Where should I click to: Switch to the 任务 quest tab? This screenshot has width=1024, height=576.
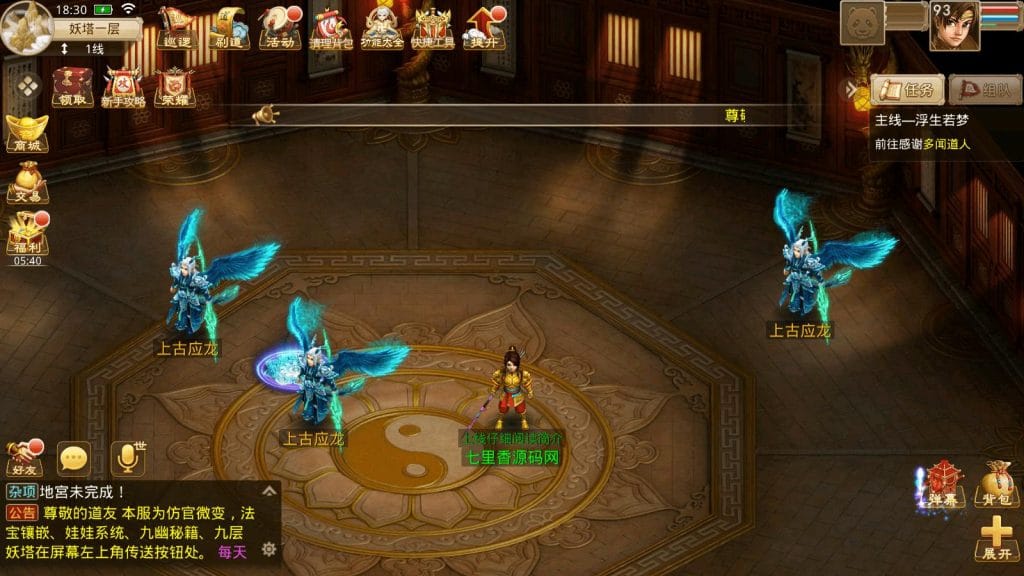click(x=908, y=90)
